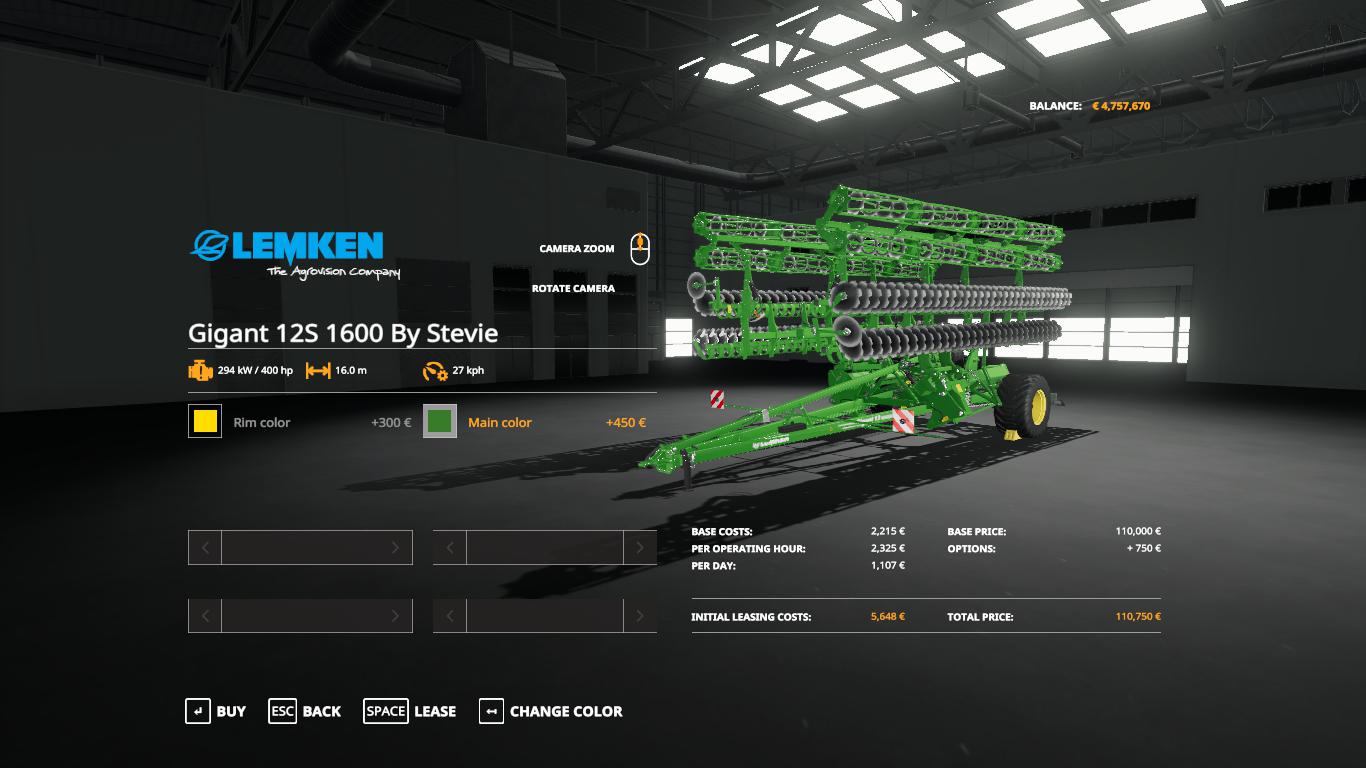Activate the Change Color button
This screenshot has width=1366, height=768.
[x=551, y=711]
